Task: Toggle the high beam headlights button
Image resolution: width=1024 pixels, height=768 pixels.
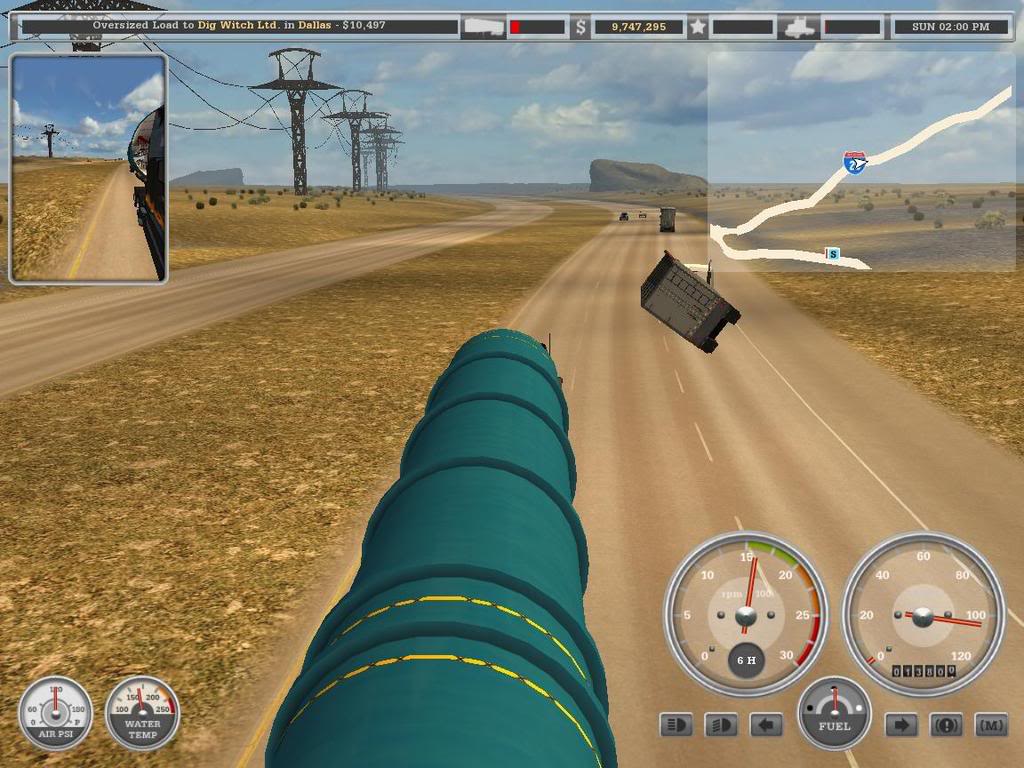Action: (676, 725)
